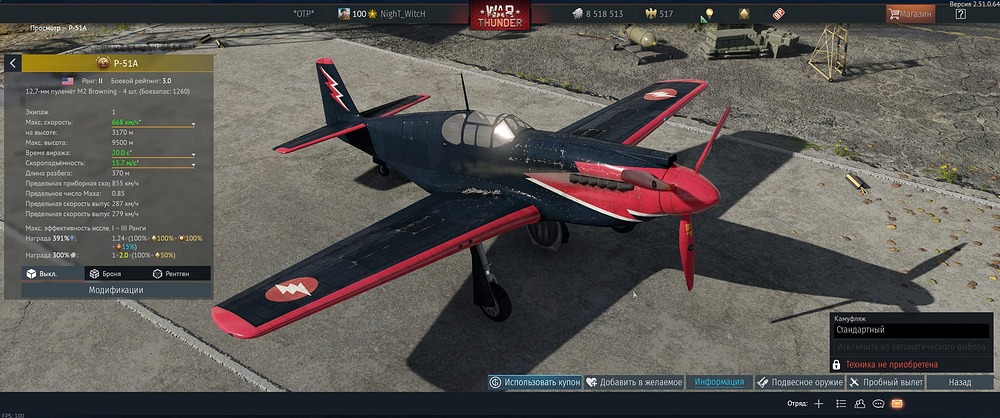The height and width of the screenshot is (418, 1000).
Task: Add the P-51A to the wishlist
Action: (634, 382)
